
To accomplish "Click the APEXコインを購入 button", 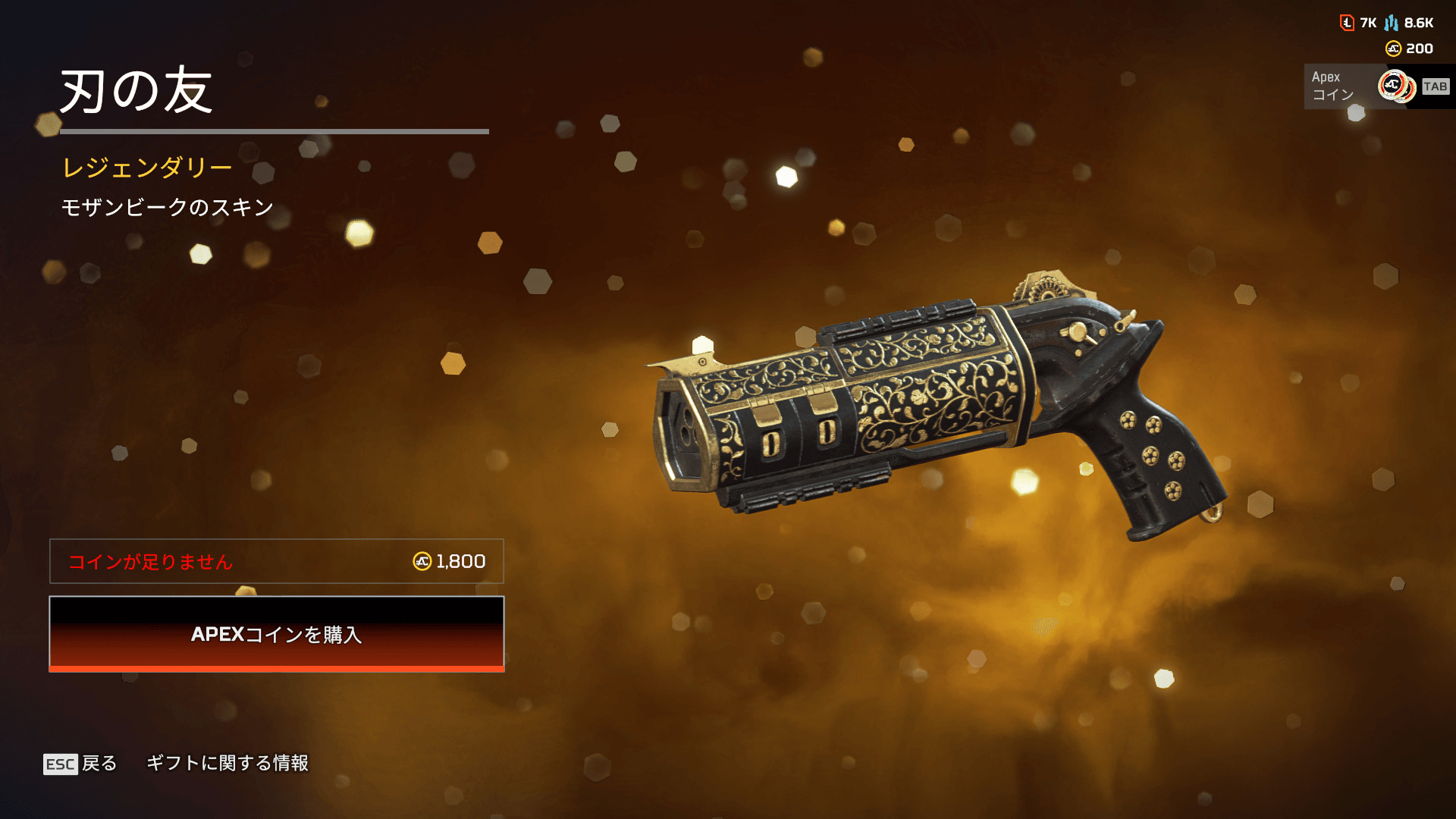I will (x=276, y=634).
